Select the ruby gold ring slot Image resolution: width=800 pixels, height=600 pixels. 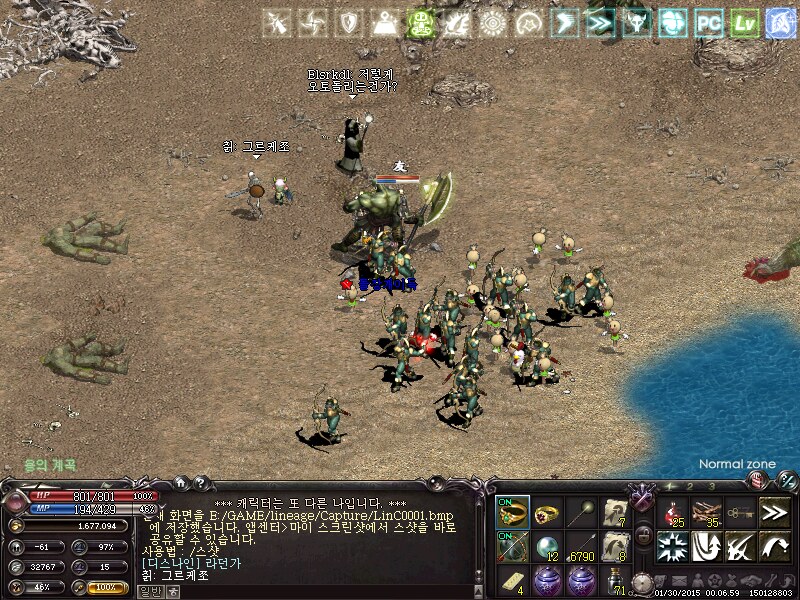pyautogui.click(x=548, y=512)
